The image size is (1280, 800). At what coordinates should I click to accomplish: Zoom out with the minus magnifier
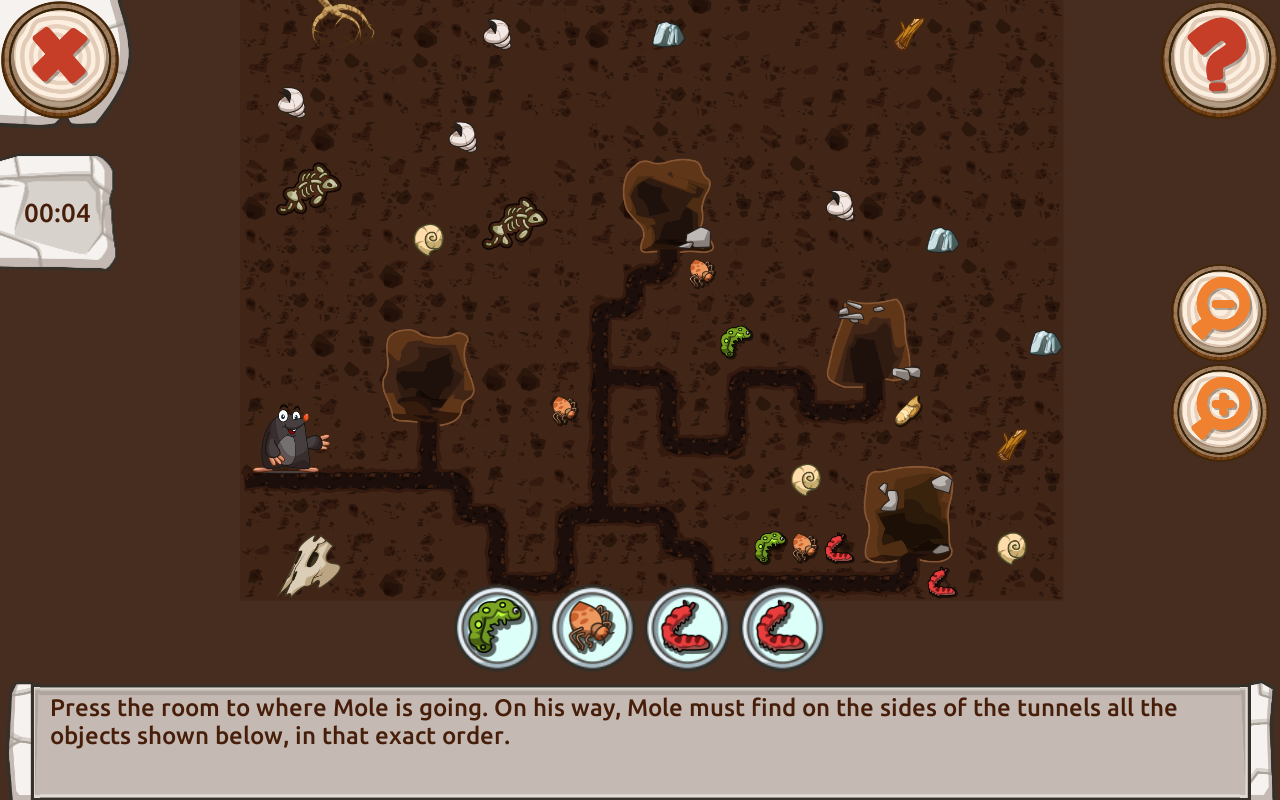pyautogui.click(x=1219, y=312)
